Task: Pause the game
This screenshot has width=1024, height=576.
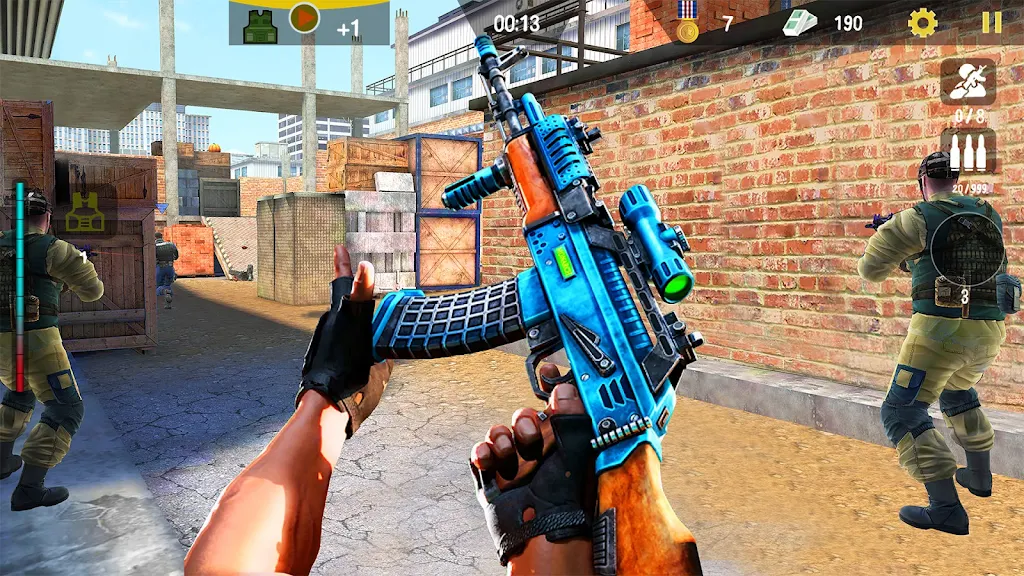Action: coord(991,23)
